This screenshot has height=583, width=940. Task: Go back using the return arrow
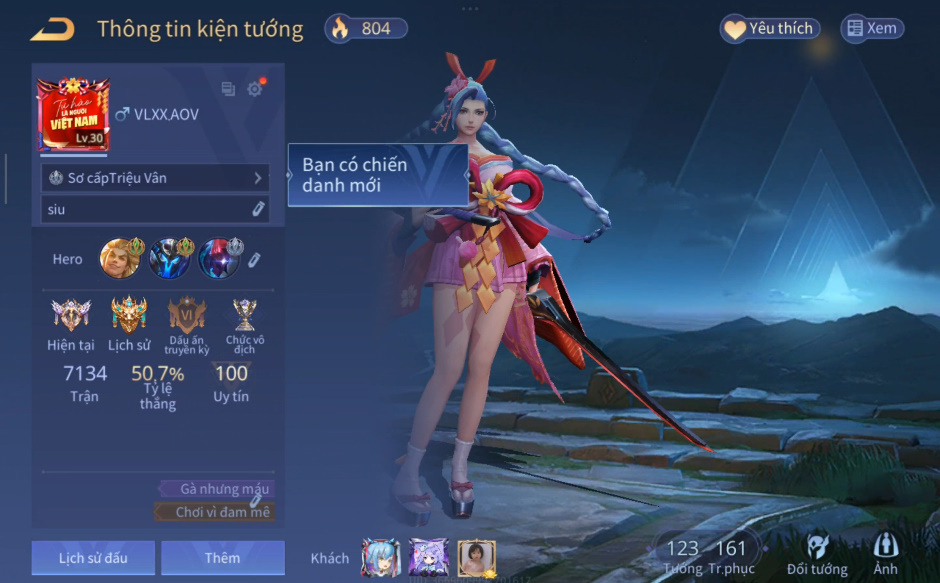pos(52,29)
